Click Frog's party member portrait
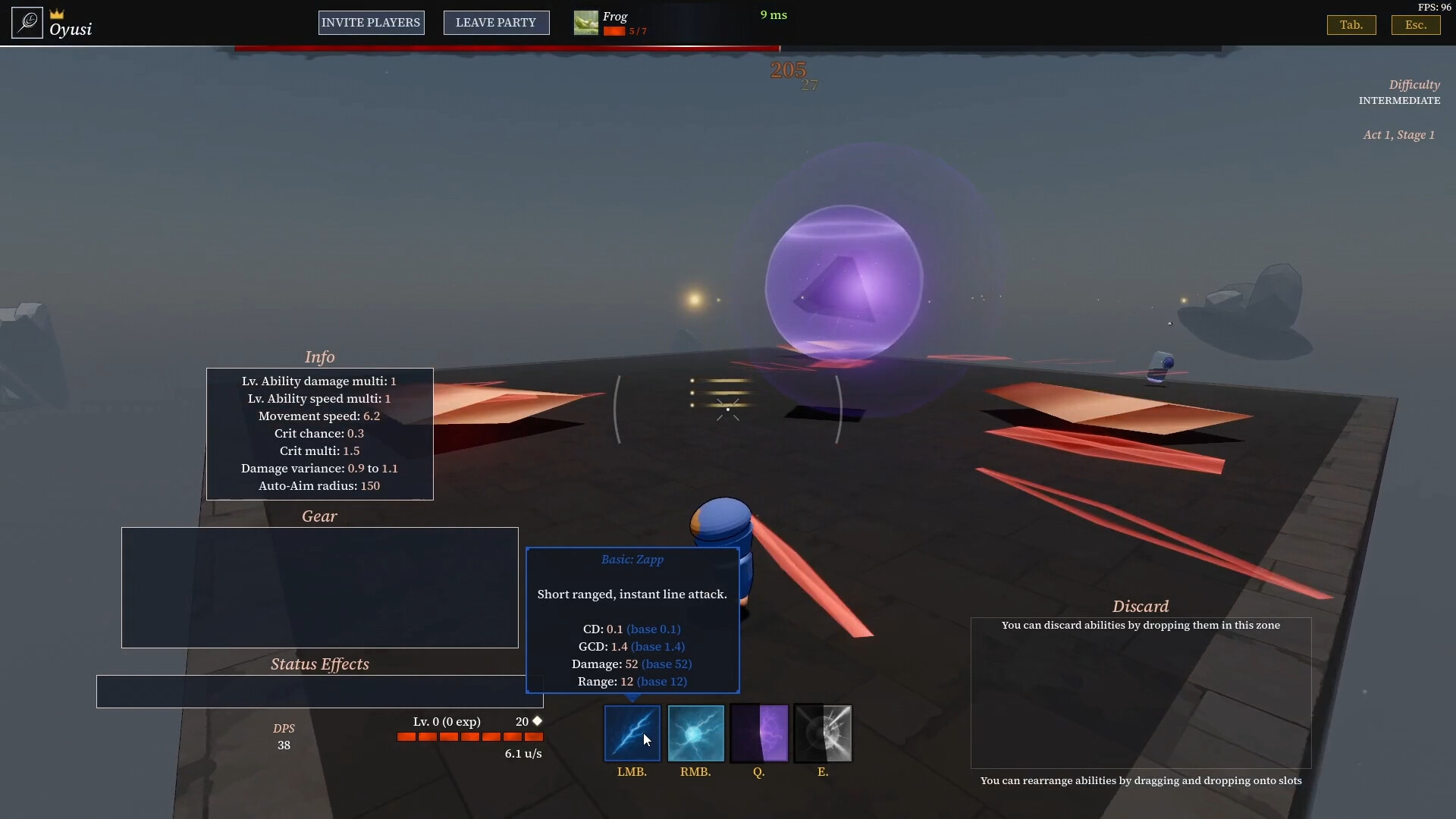Screen dimensions: 1456x819 [585, 22]
